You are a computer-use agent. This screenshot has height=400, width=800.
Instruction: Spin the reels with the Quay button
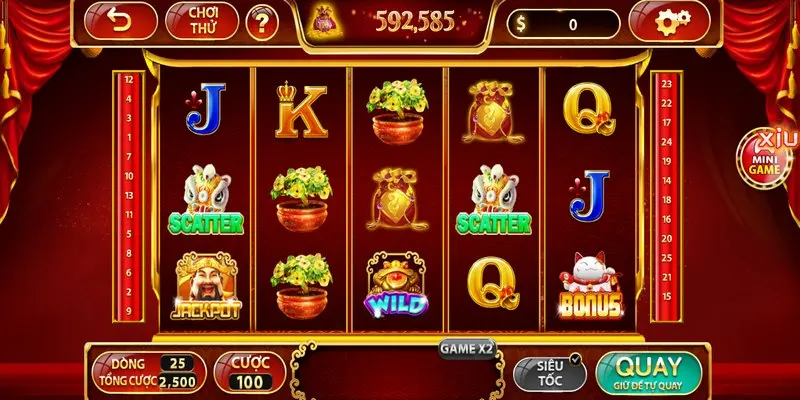click(x=648, y=371)
